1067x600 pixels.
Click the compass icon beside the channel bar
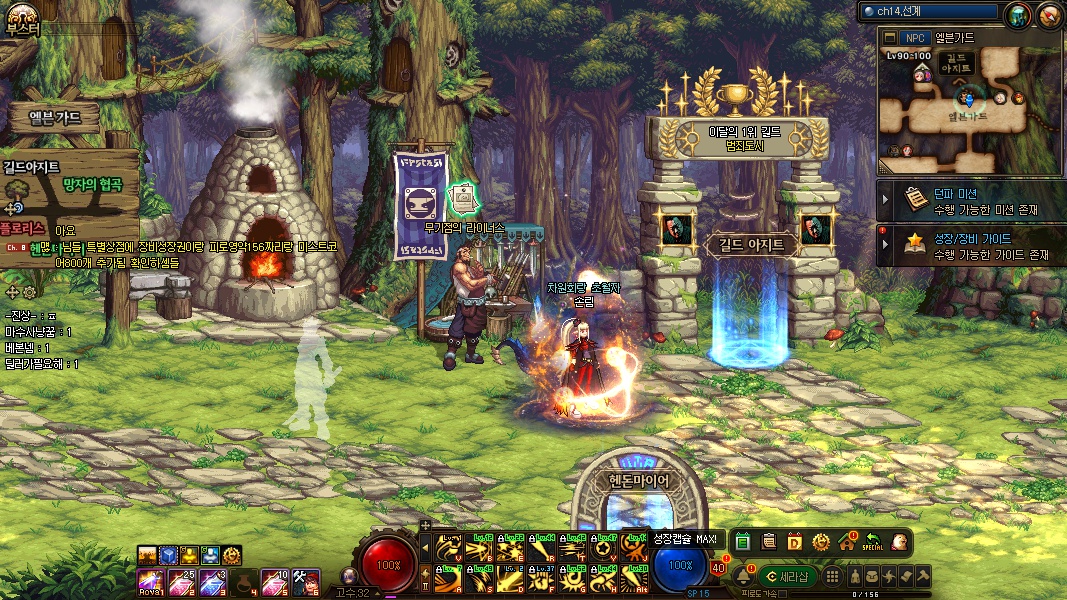click(1049, 15)
